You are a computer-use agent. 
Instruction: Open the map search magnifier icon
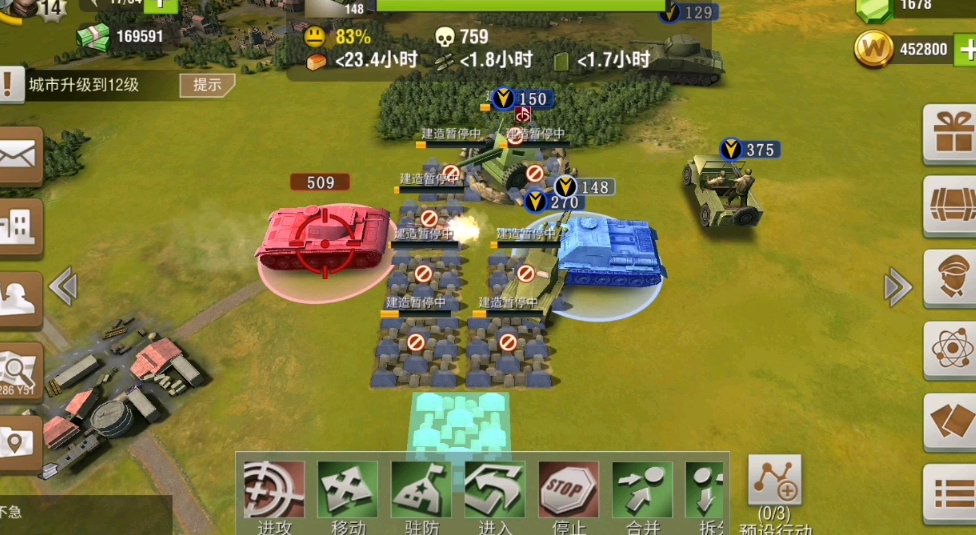(x=20, y=372)
